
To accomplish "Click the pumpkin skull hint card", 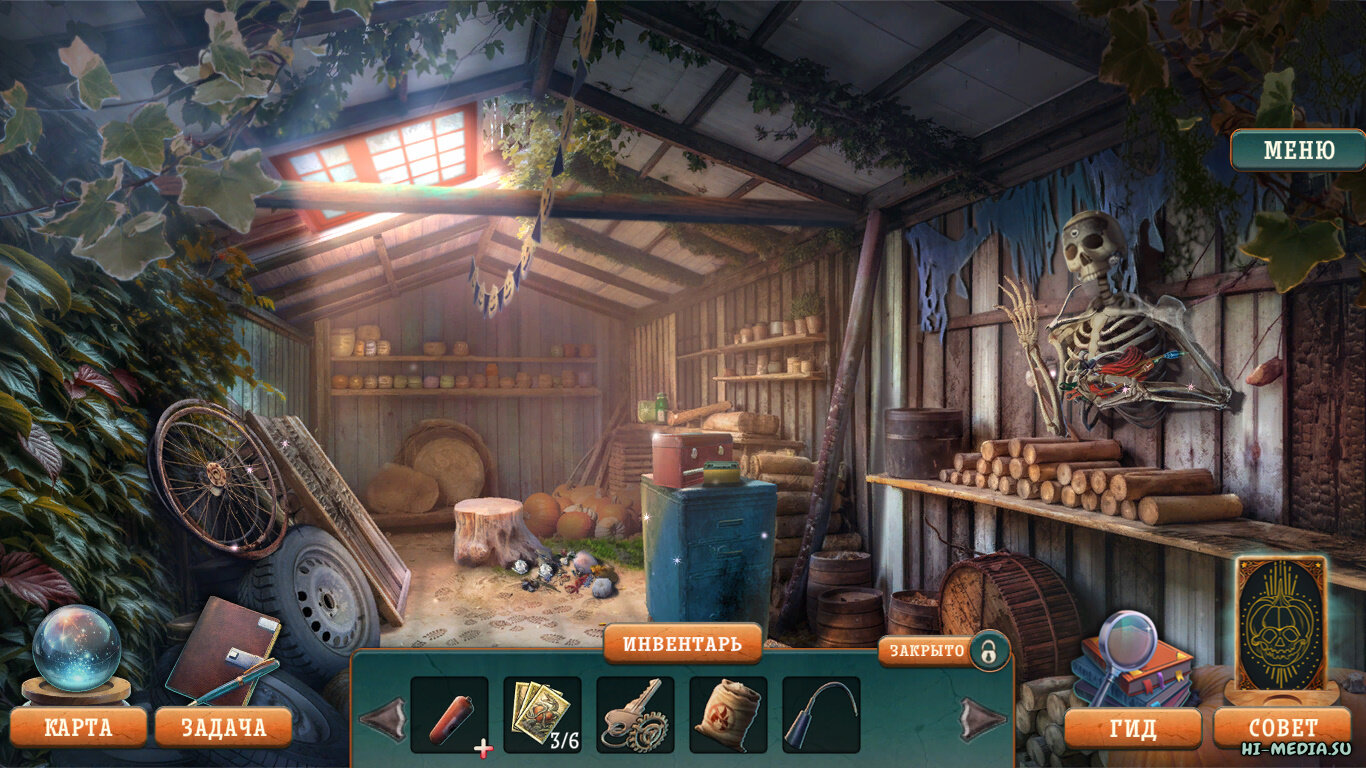I will [1280, 622].
